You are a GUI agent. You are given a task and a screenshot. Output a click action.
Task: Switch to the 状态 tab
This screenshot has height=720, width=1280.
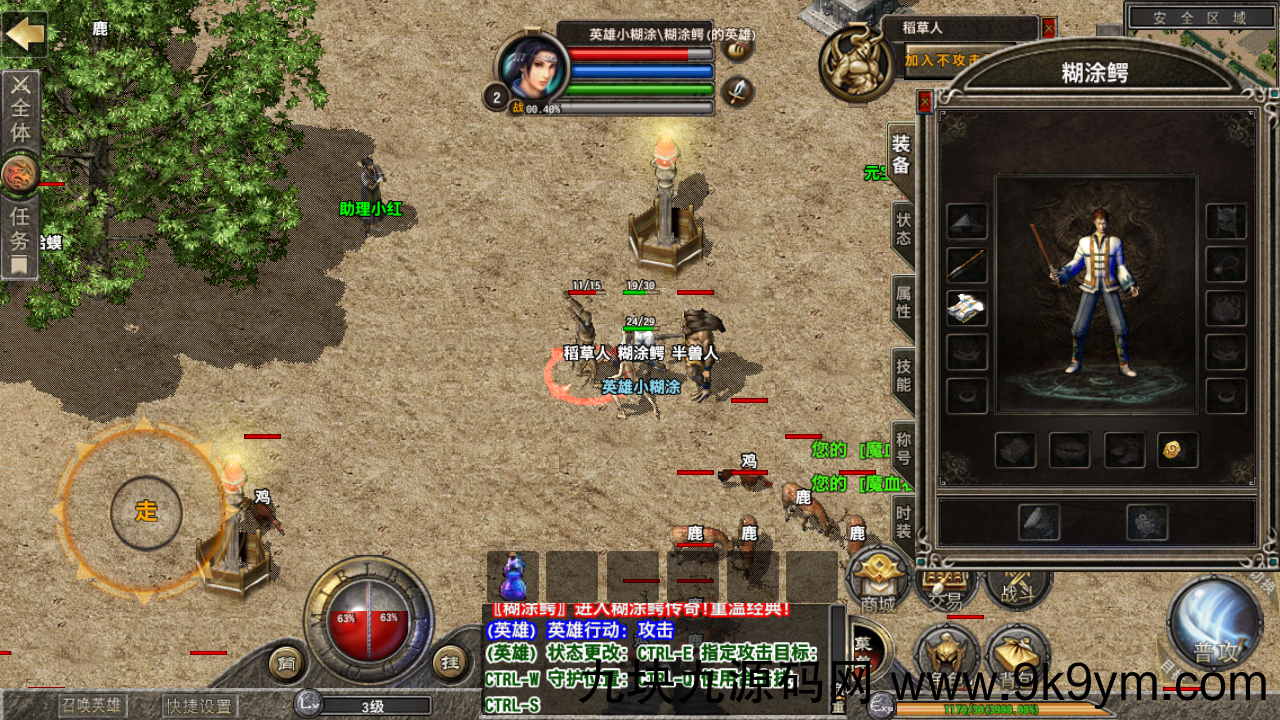(902, 227)
